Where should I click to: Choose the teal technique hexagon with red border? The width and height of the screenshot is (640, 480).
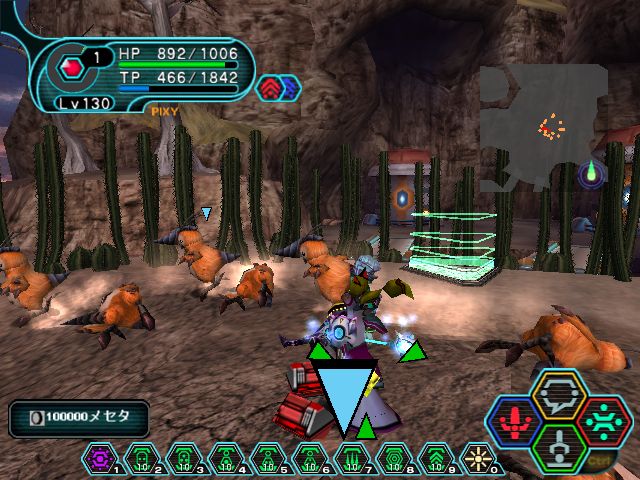[x=603, y=420]
